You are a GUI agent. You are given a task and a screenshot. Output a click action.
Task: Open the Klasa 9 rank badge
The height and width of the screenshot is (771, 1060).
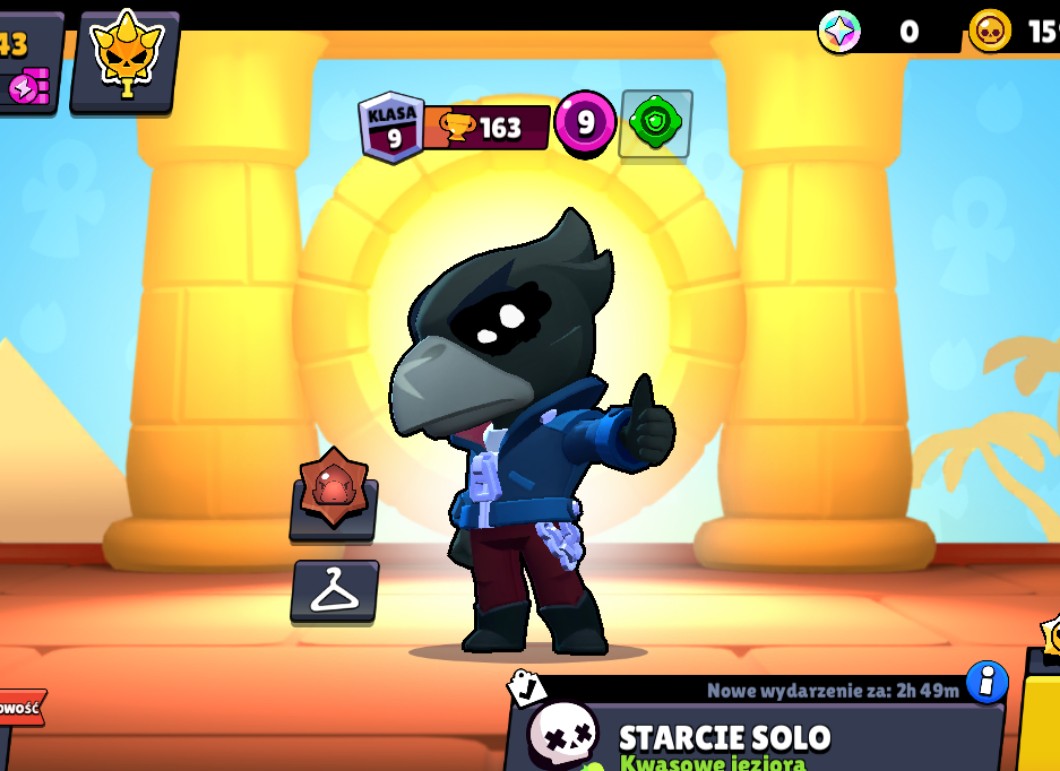click(392, 128)
